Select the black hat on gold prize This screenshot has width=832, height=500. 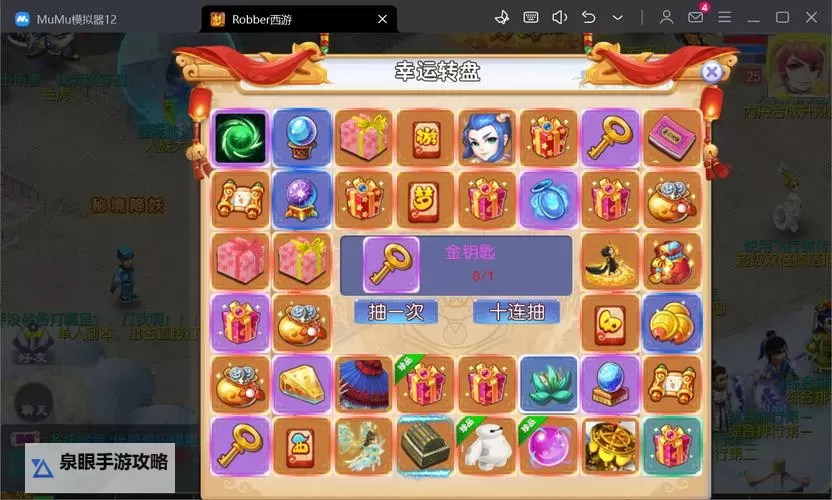610,260
